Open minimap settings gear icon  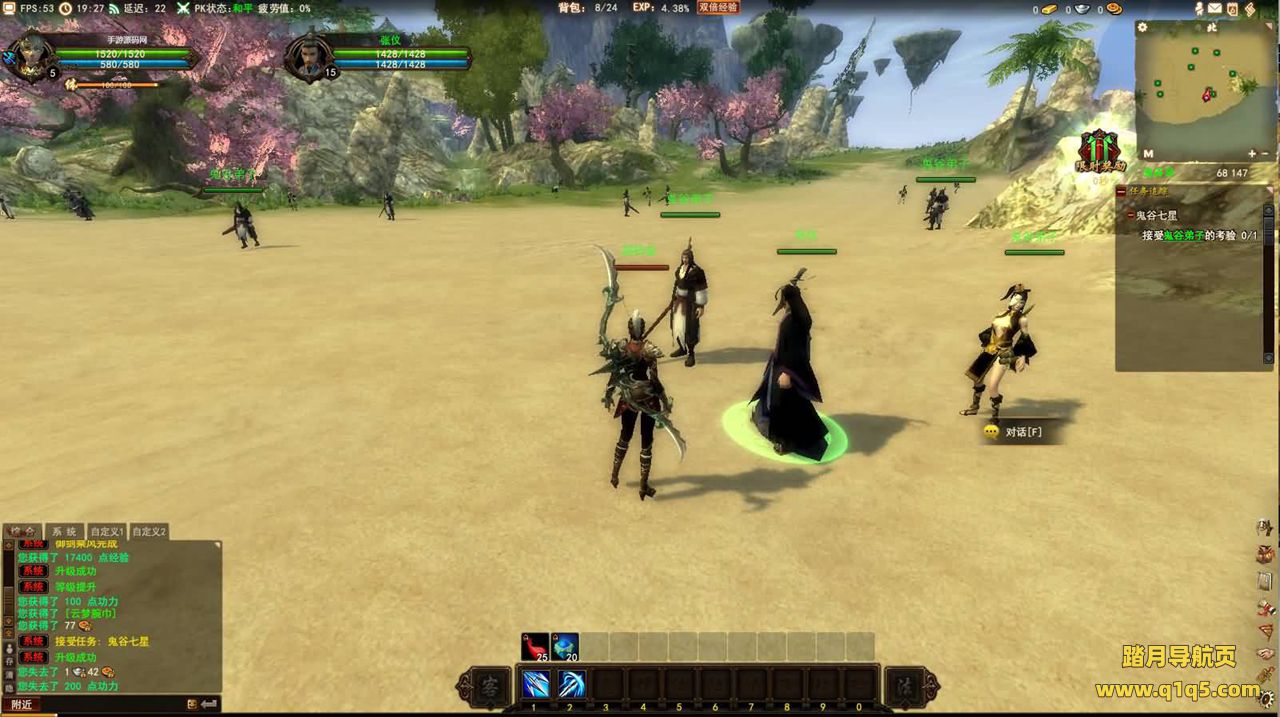1143,28
